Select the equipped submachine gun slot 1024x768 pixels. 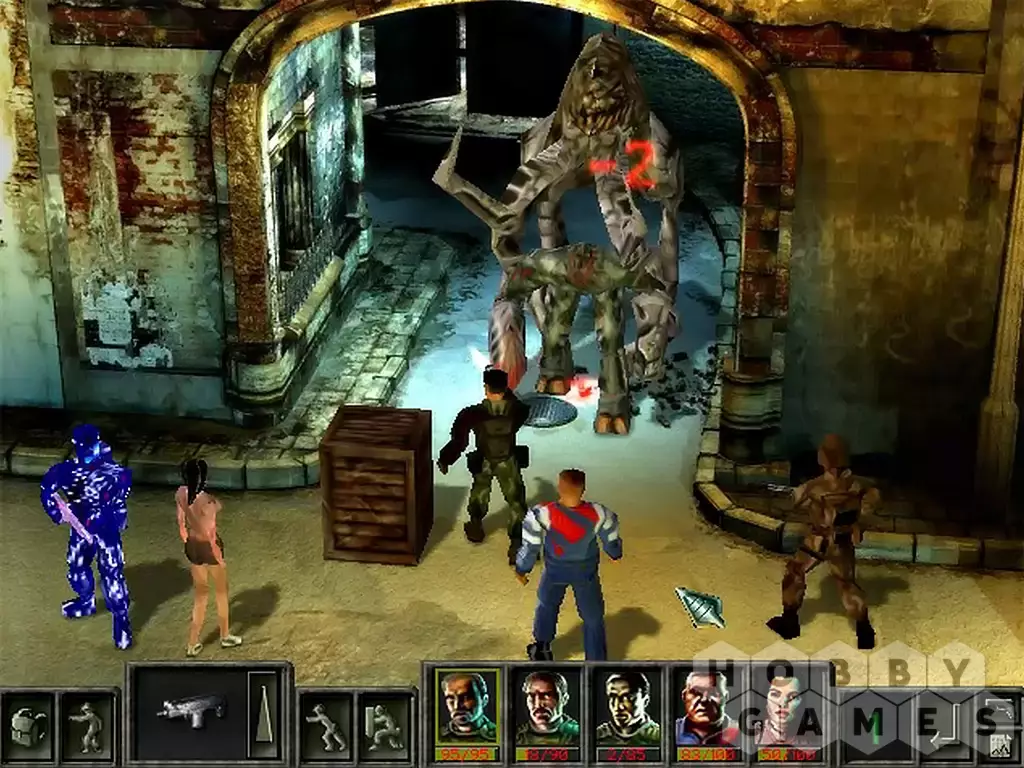pyautogui.click(x=191, y=710)
